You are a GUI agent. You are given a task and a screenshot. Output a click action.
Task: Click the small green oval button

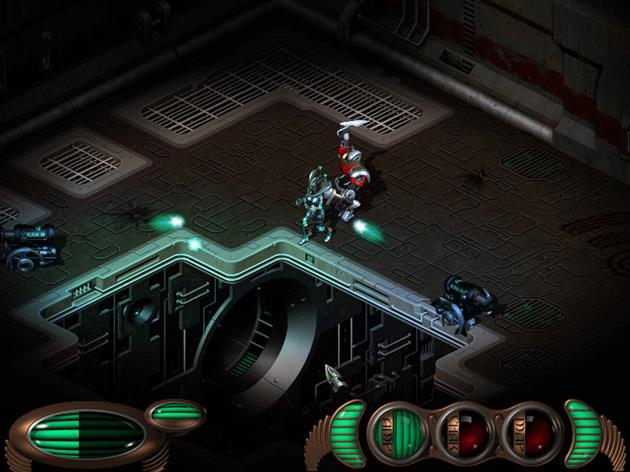[x=177, y=411]
